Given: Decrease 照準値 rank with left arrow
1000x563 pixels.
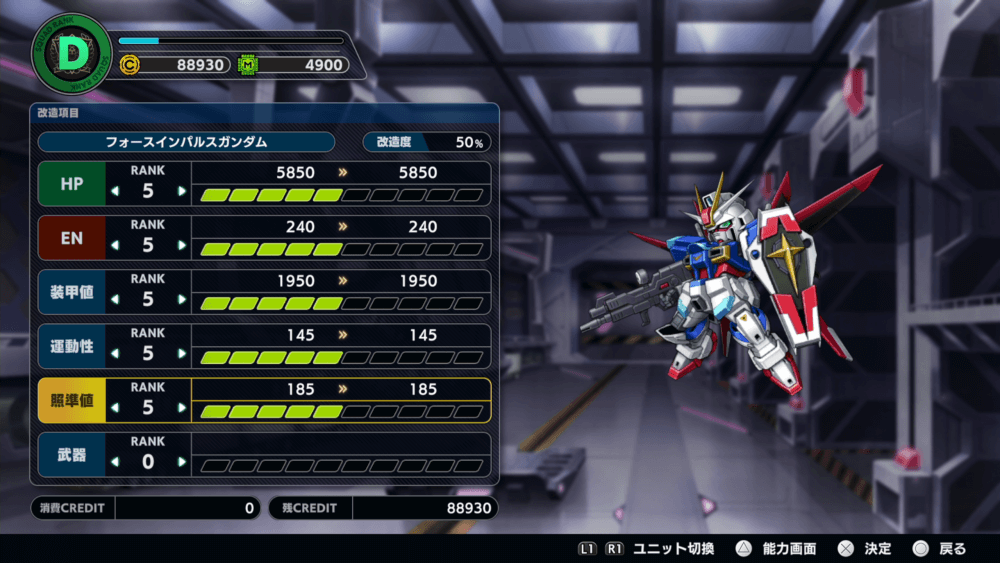Looking at the screenshot, I should pos(114,408).
